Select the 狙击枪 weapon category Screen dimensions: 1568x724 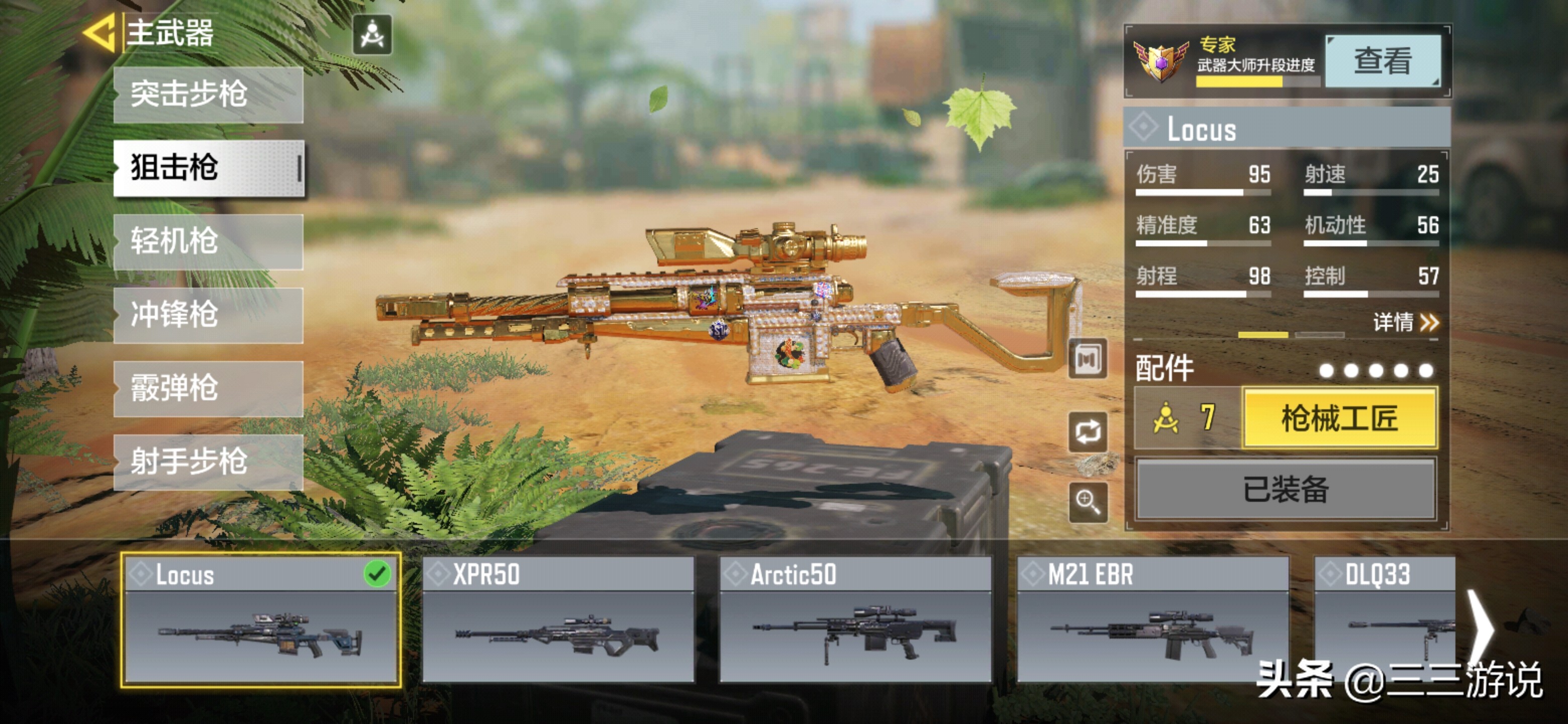point(208,168)
